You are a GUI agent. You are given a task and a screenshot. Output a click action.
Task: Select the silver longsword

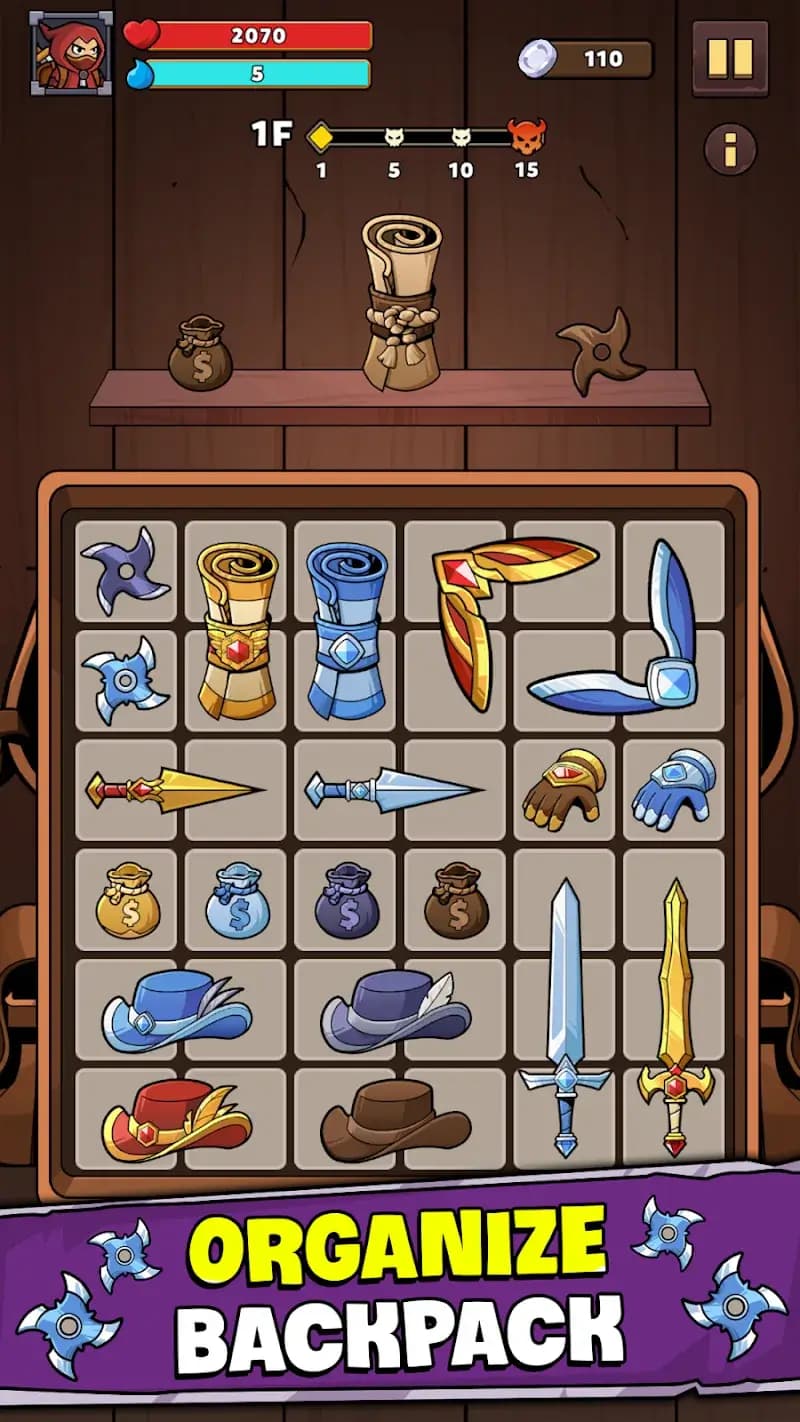click(565, 1015)
